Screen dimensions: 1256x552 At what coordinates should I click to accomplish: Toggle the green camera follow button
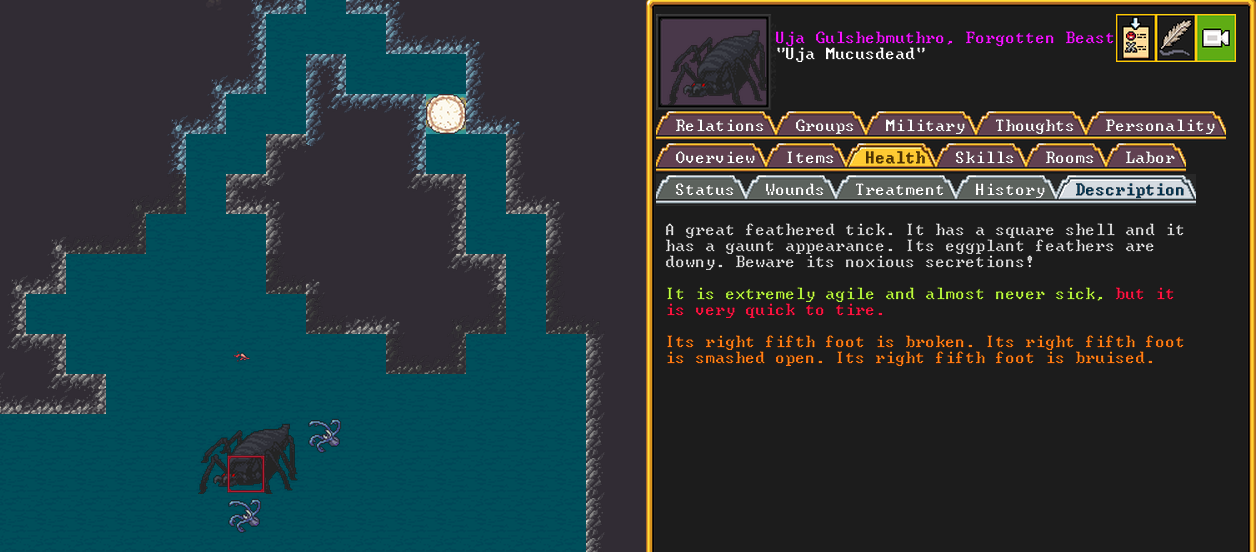point(1215,39)
